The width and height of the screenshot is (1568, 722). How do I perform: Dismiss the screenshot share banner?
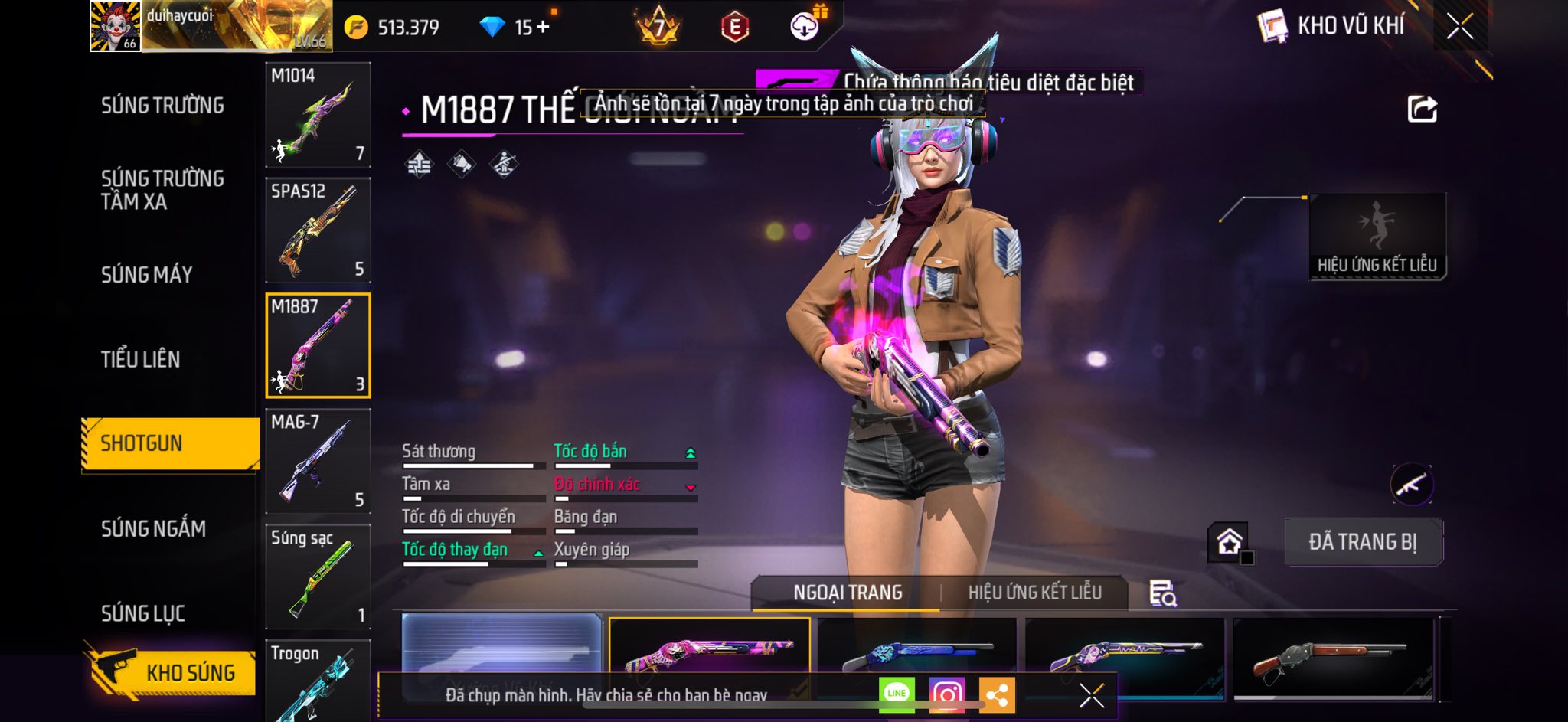tap(1091, 695)
